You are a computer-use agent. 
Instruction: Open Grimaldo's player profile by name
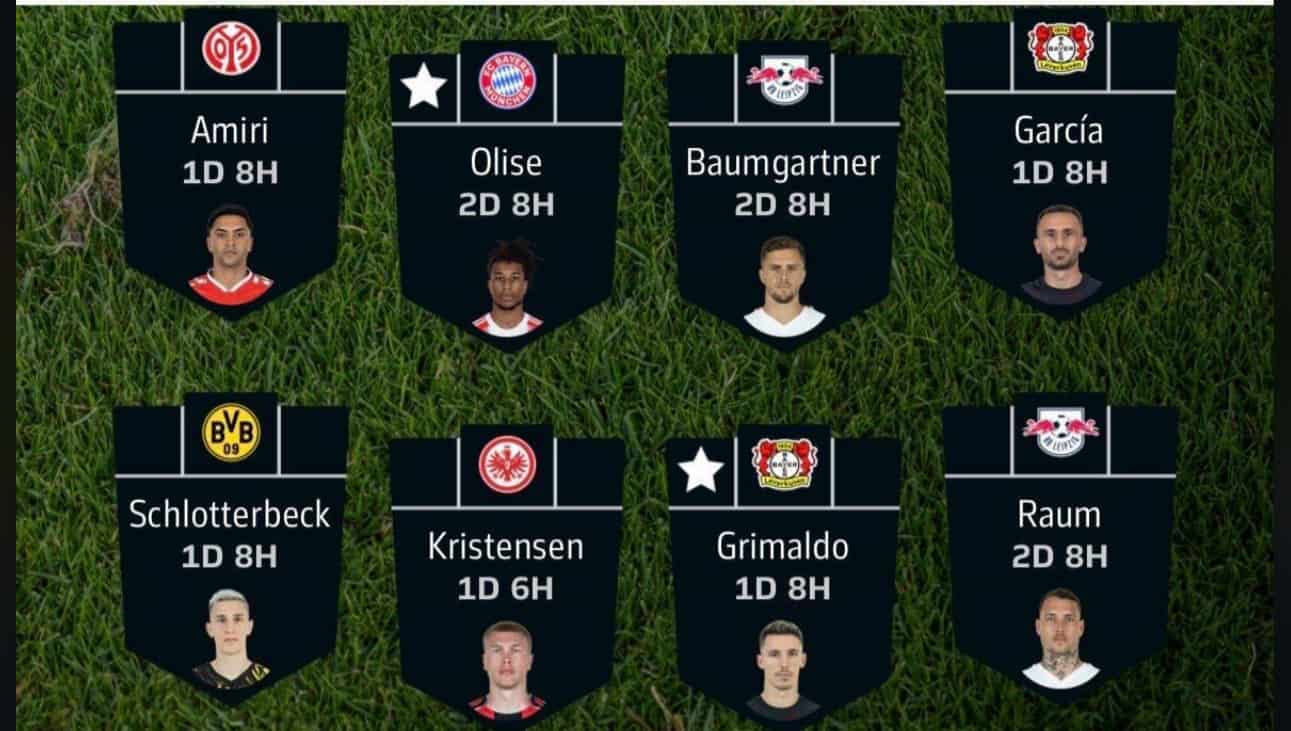[786, 547]
